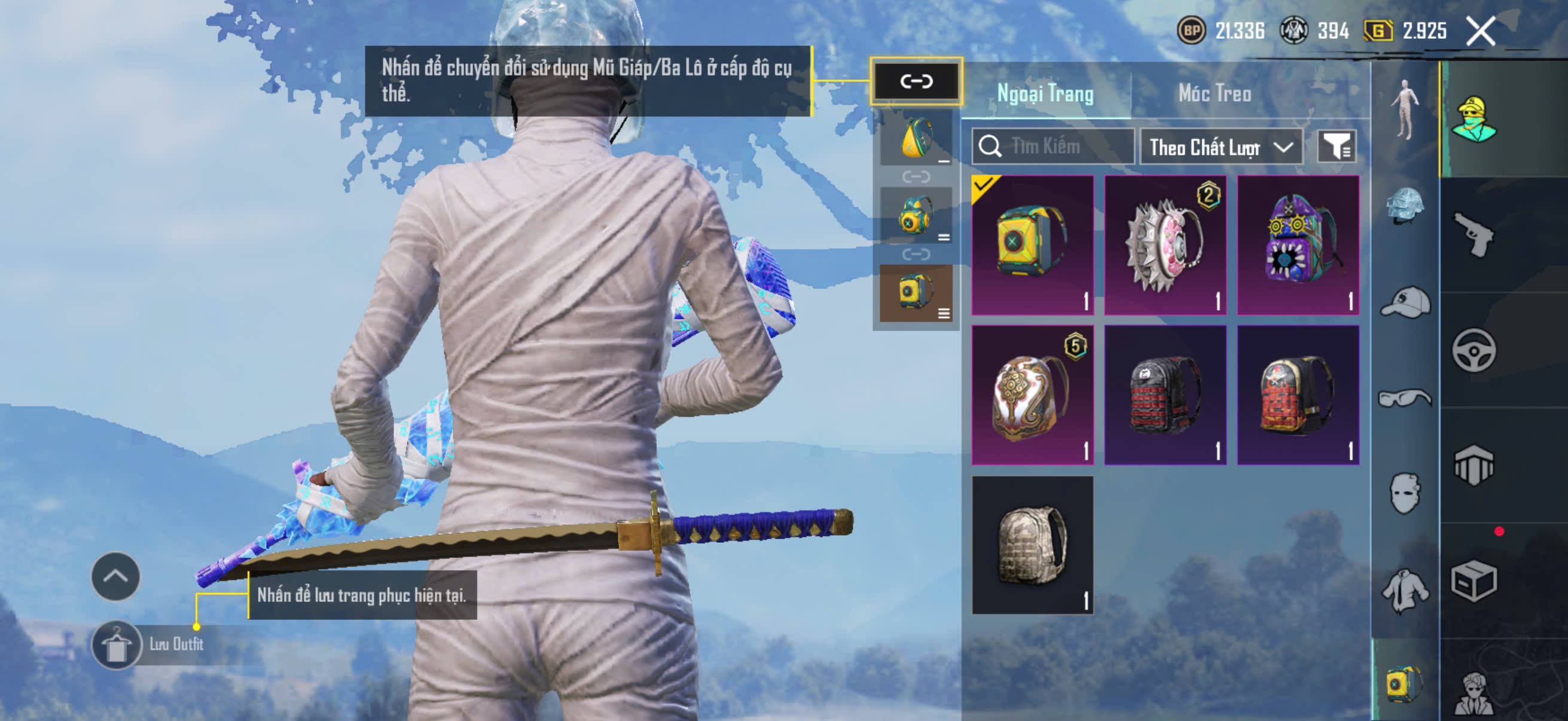Select the Ngoại Trang tab
This screenshot has height=721, width=1568.
(x=1045, y=94)
